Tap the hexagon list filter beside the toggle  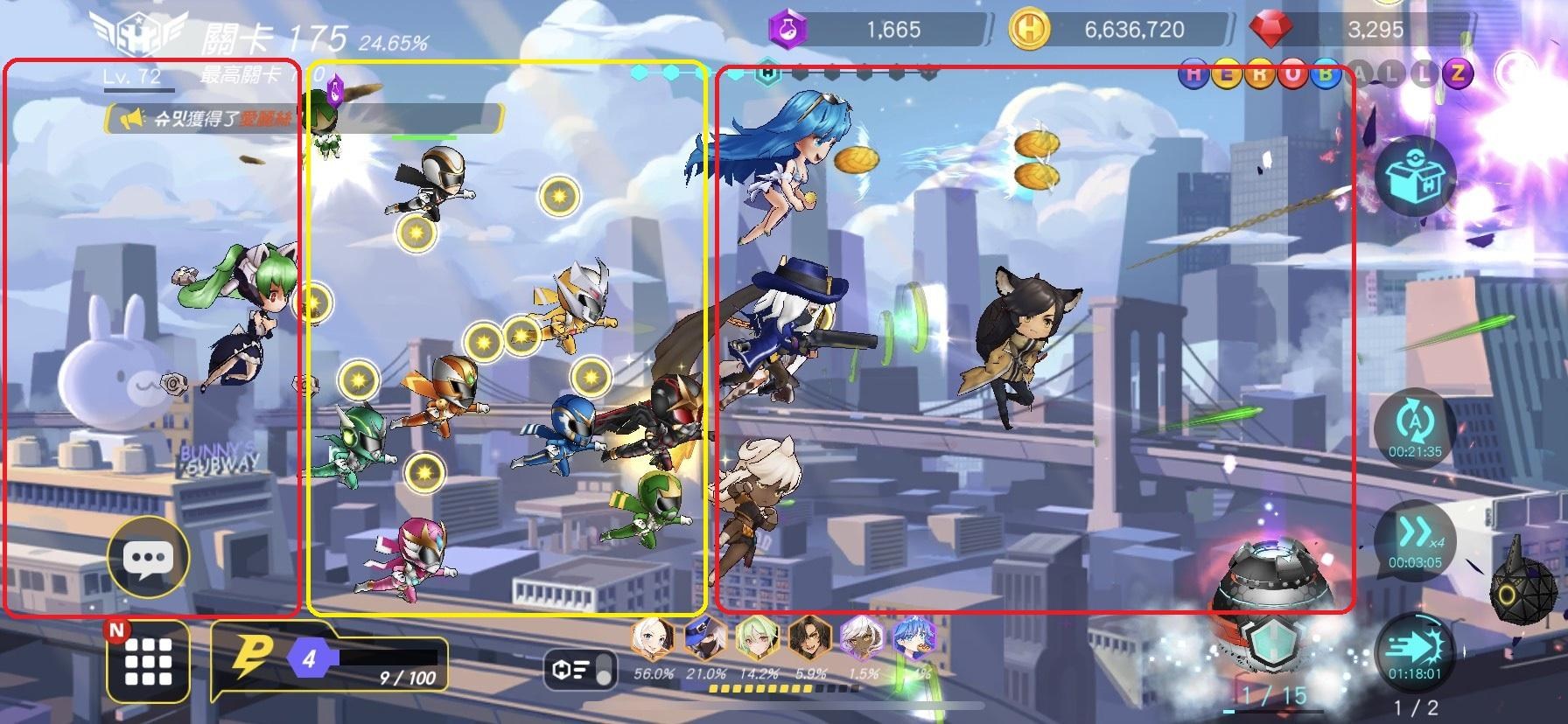[562, 670]
